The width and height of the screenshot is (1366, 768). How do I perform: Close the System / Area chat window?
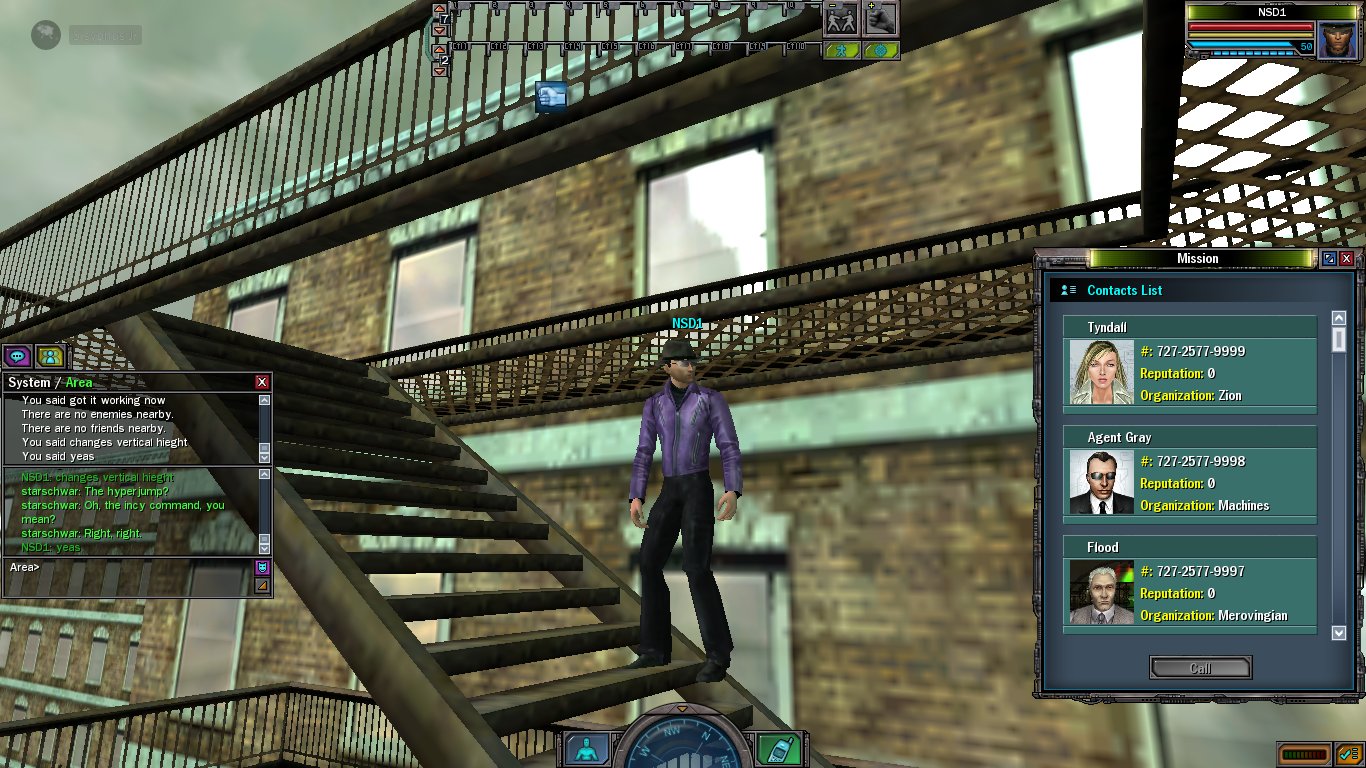click(x=262, y=382)
